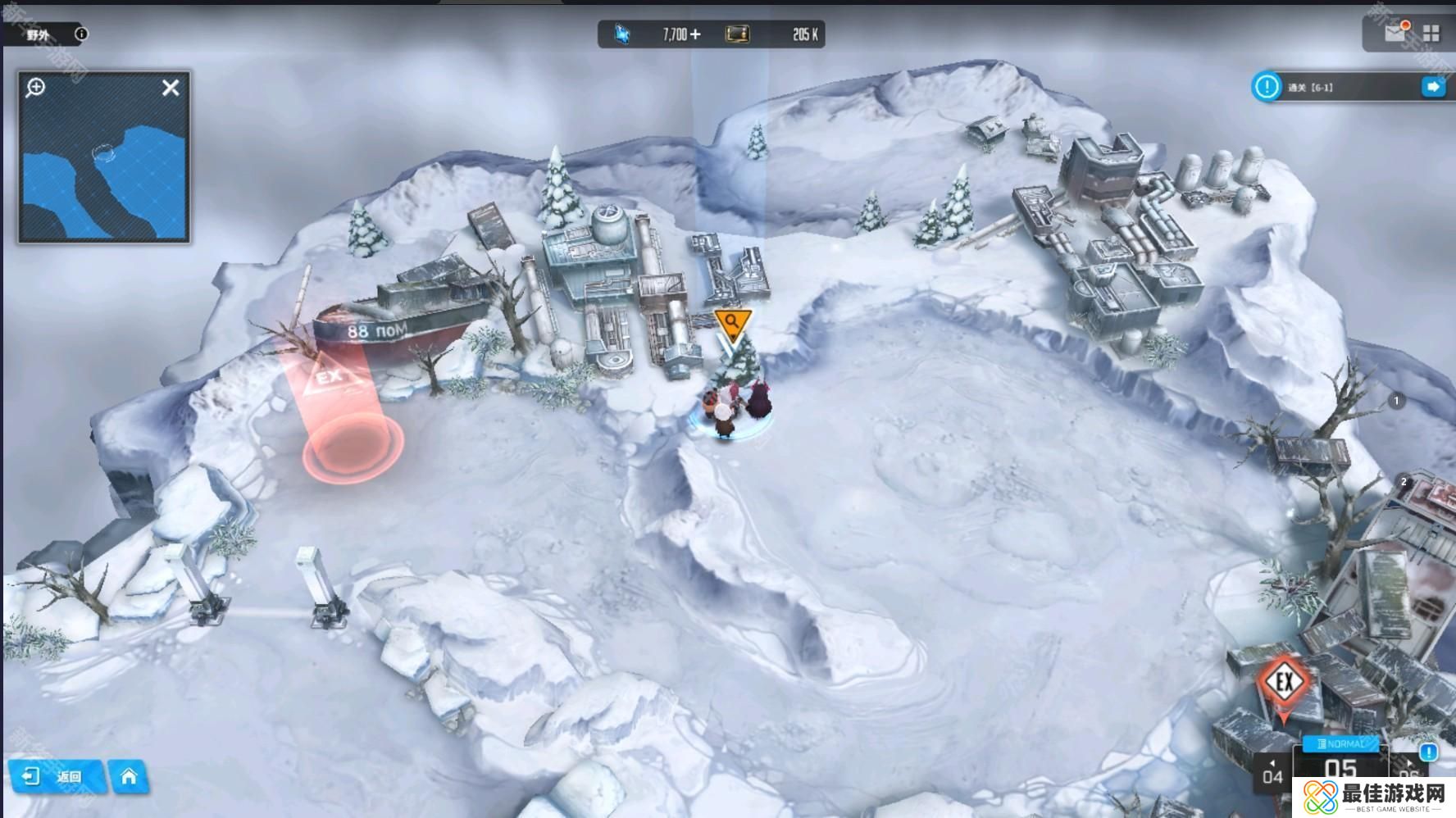Add more gems with the plus sign
The height and width of the screenshot is (818, 1456).
tap(696, 34)
